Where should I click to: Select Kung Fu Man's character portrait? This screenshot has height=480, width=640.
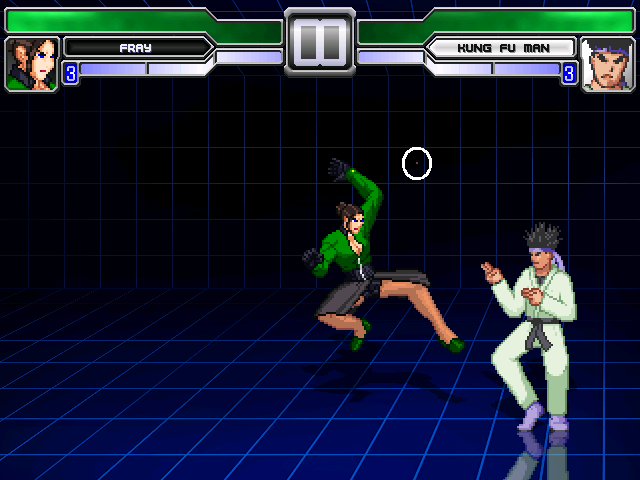pos(607,64)
